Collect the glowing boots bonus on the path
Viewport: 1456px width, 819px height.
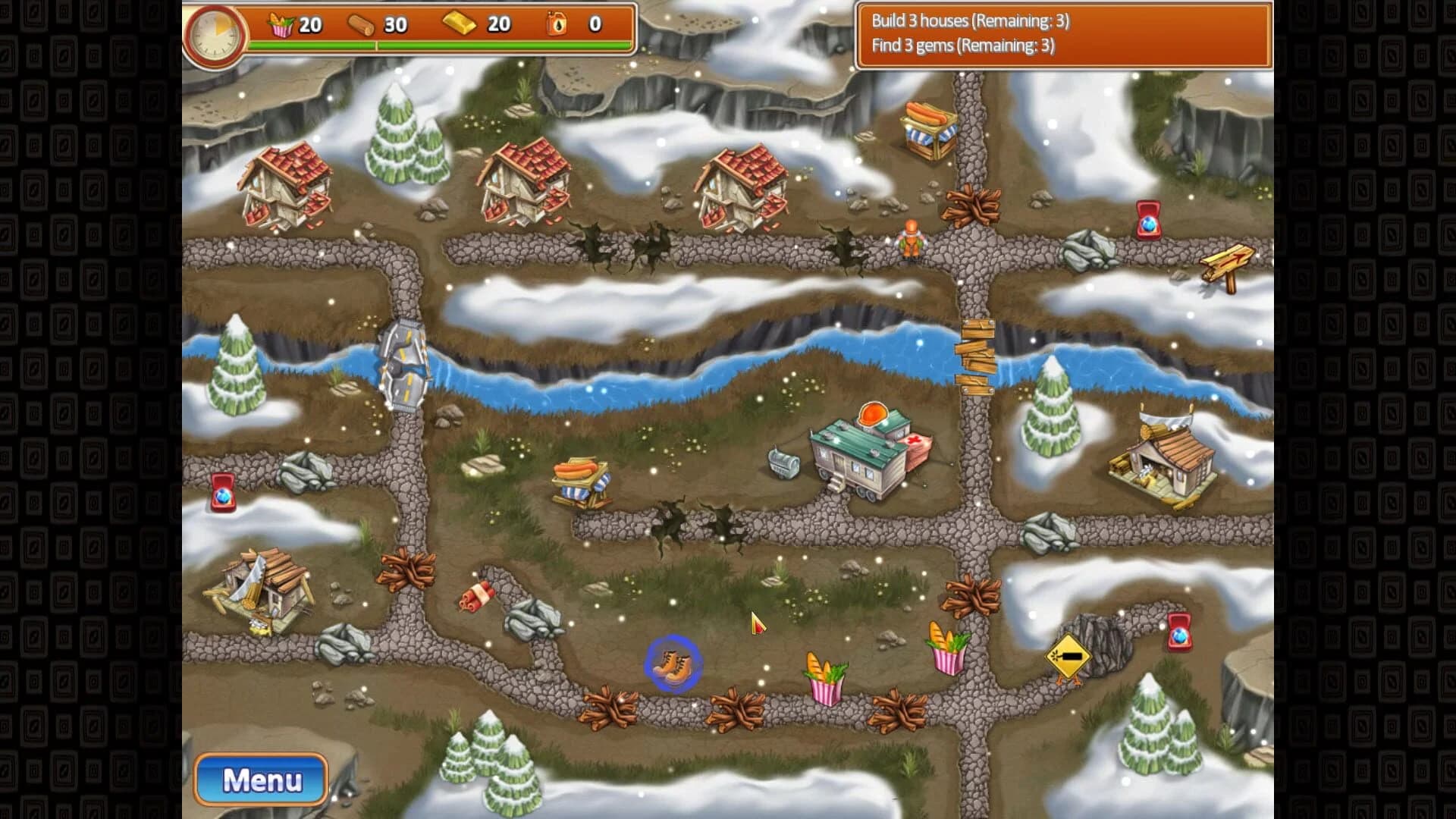pyautogui.click(x=673, y=661)
